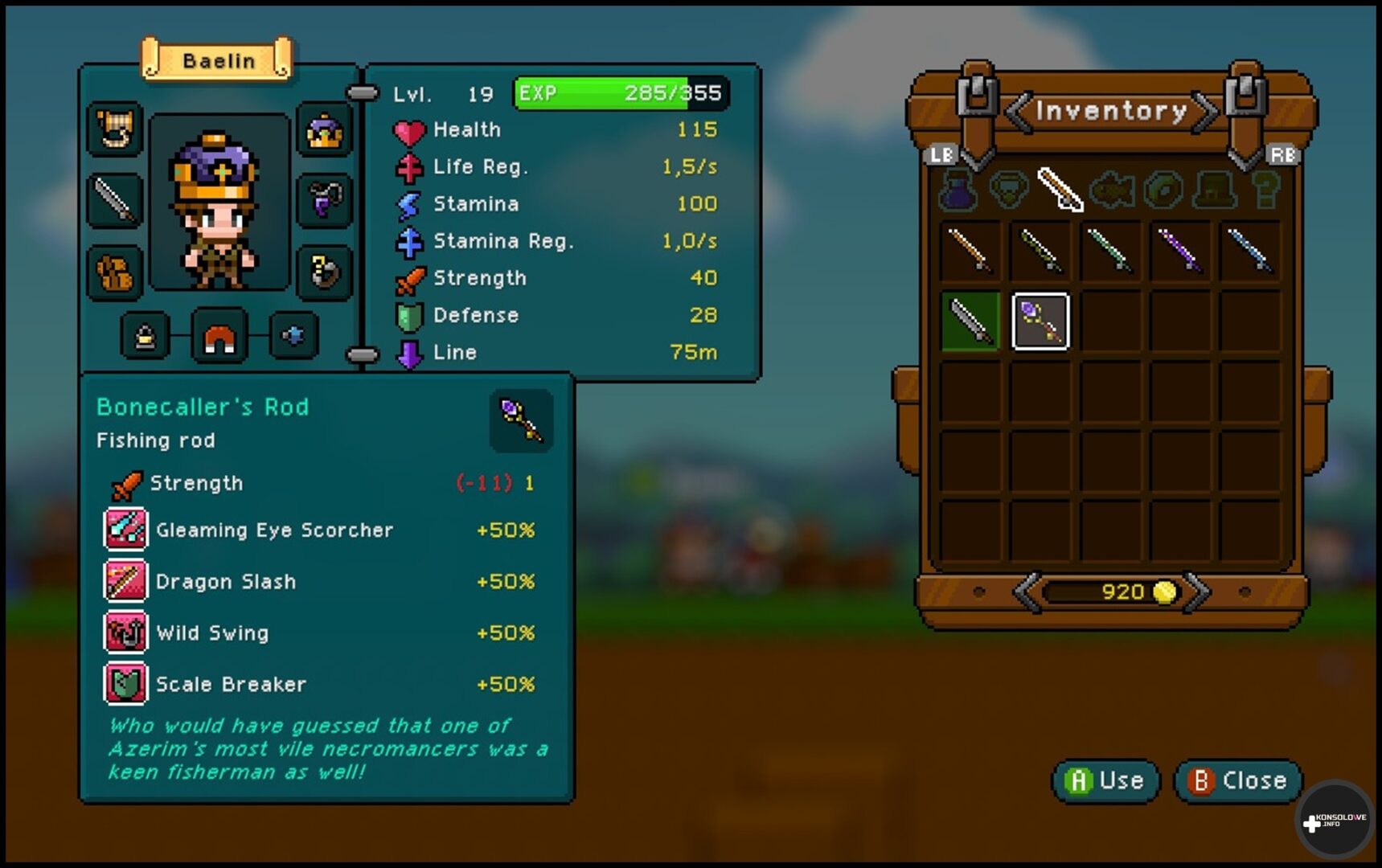
Task: Select the purple hook equipment slot
Action: 324,200
